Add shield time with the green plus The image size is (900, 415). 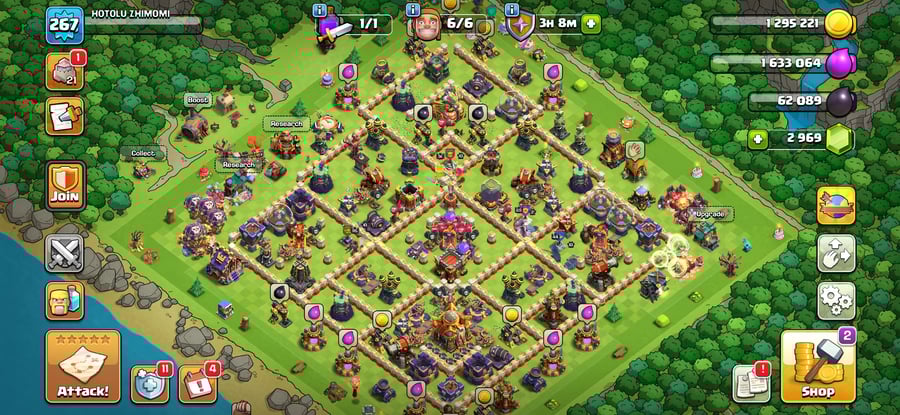click(591, 23)
